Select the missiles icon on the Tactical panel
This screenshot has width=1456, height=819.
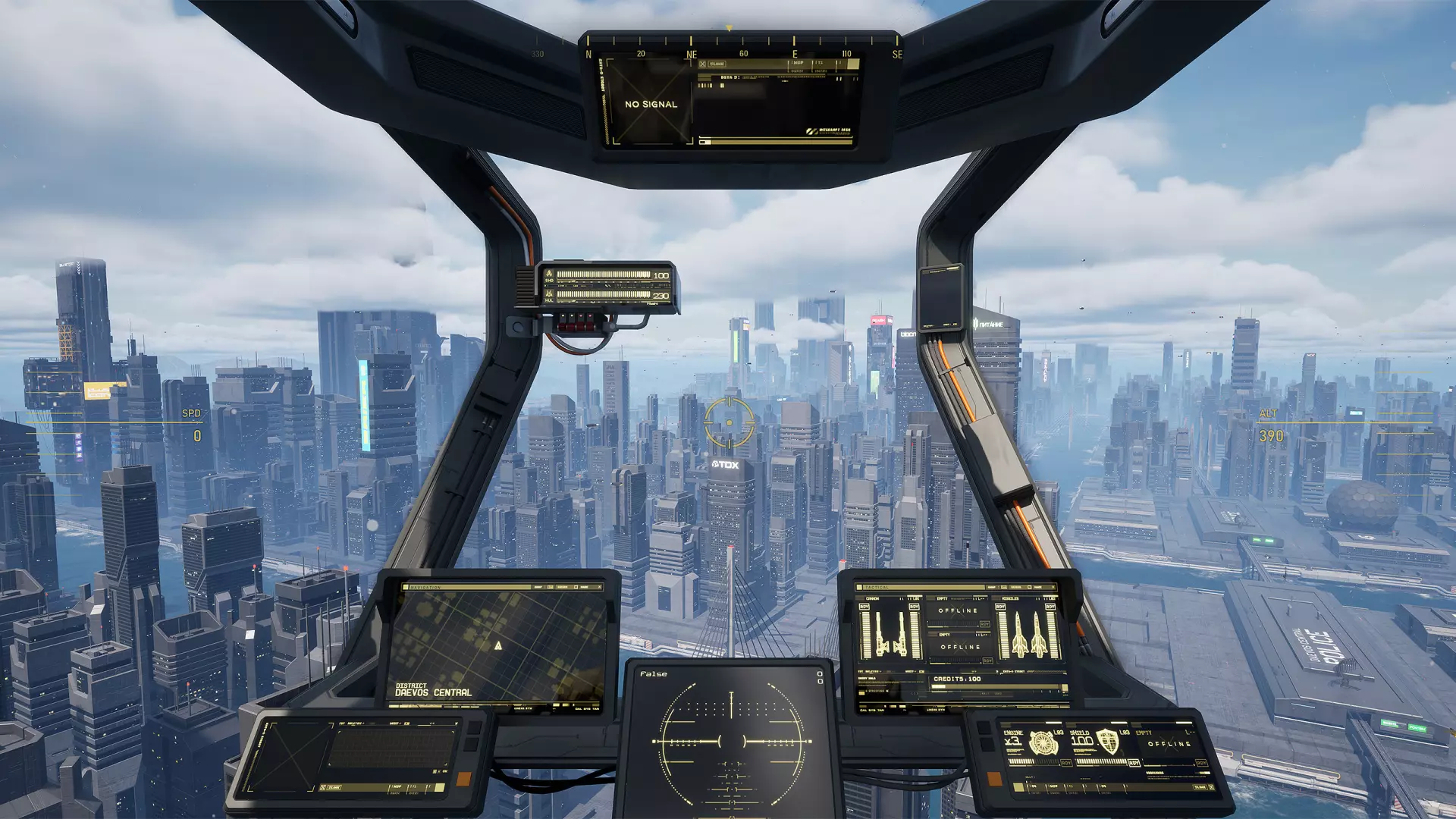pyautogui.click(x=1029, y=635)
